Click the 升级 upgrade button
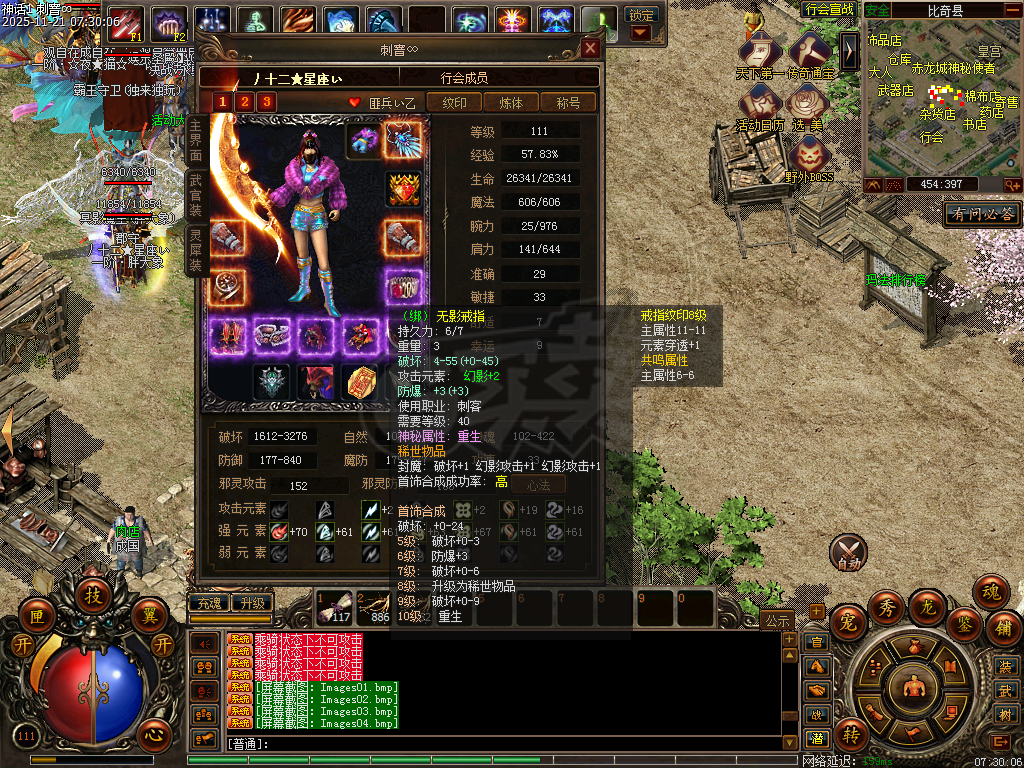 pyautogui.click(x=251, y=603)
